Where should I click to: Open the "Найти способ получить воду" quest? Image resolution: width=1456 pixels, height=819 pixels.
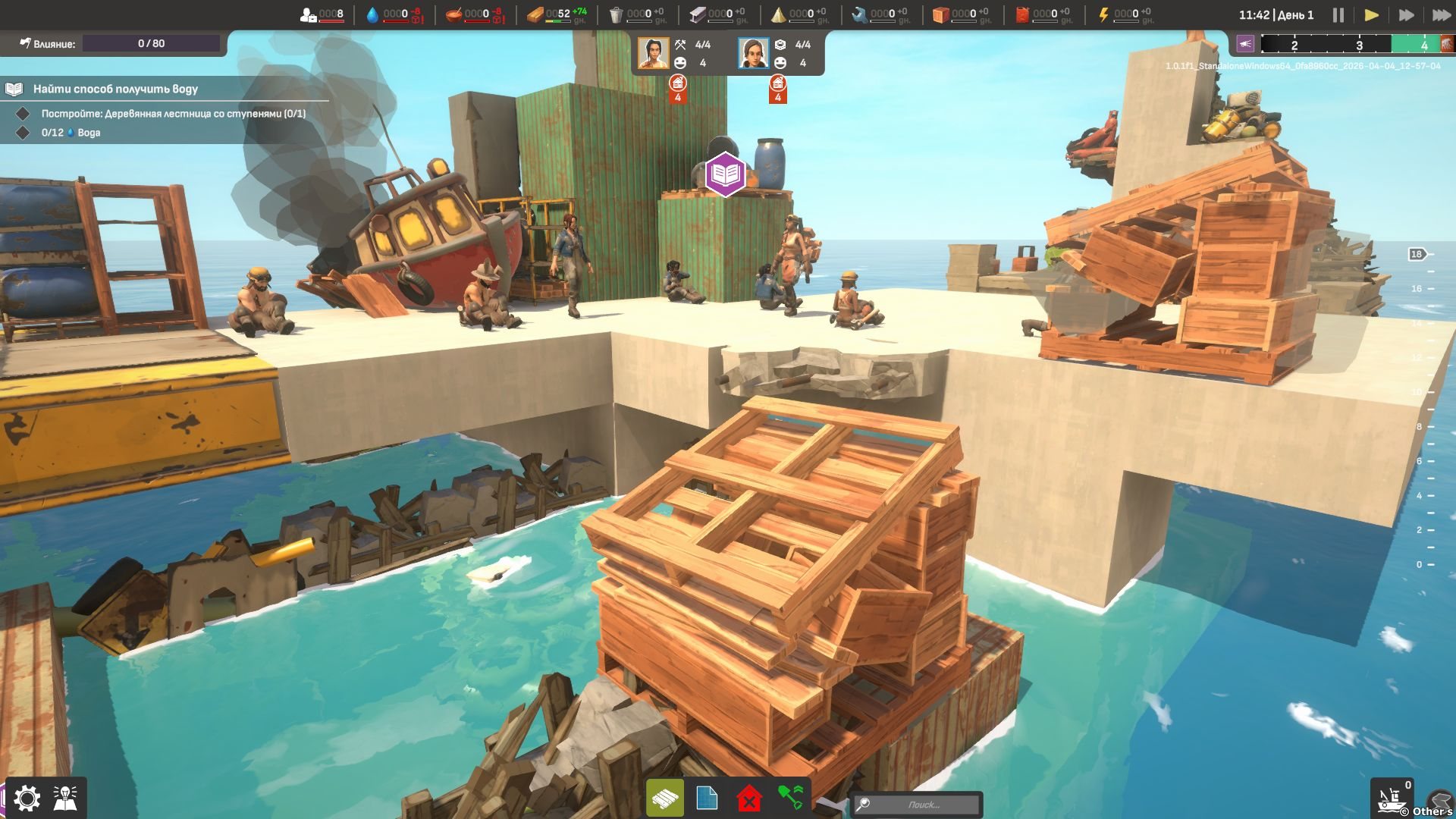click(115, 89)
